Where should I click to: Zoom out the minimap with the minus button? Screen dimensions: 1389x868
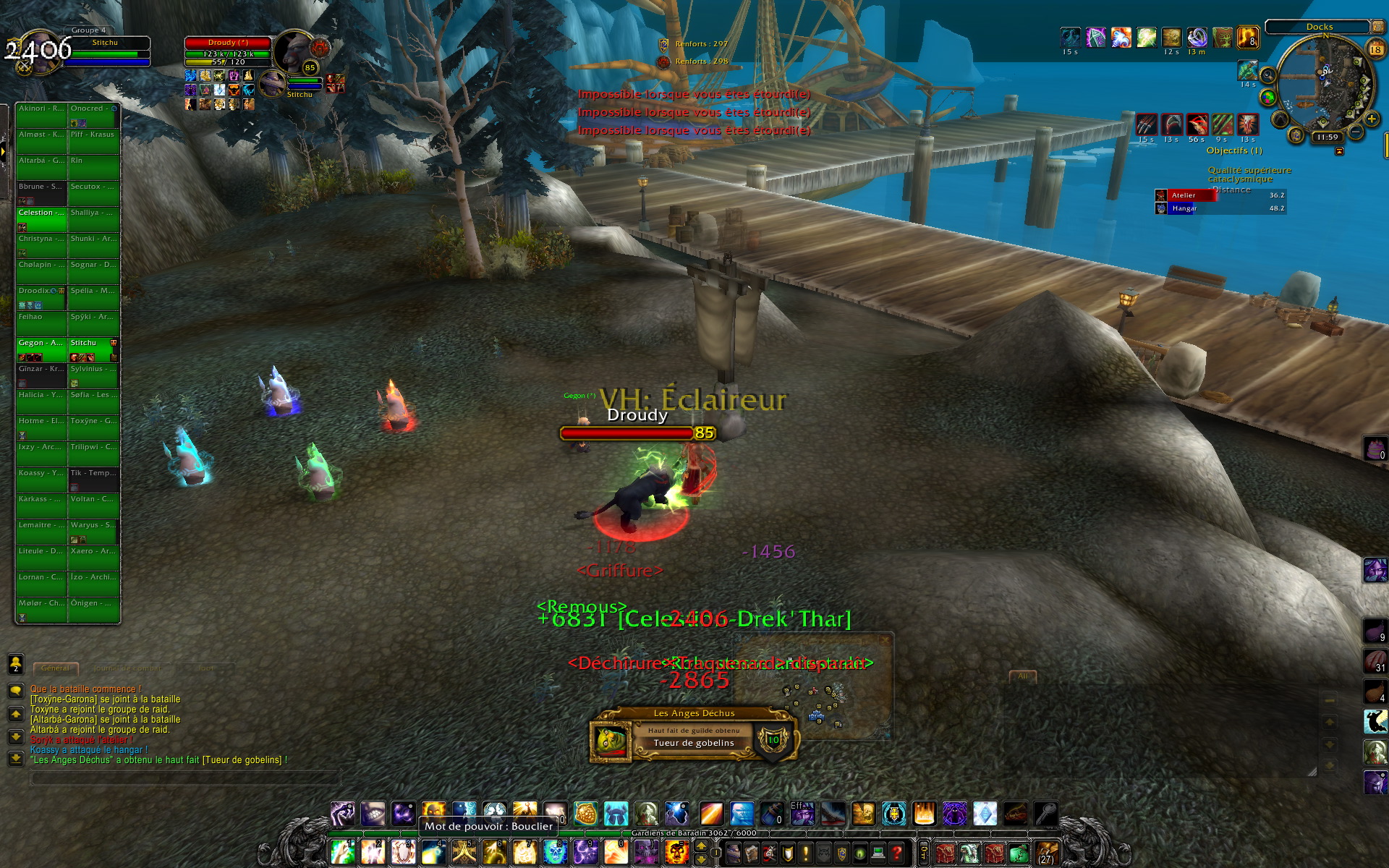tap(1356, 132)
